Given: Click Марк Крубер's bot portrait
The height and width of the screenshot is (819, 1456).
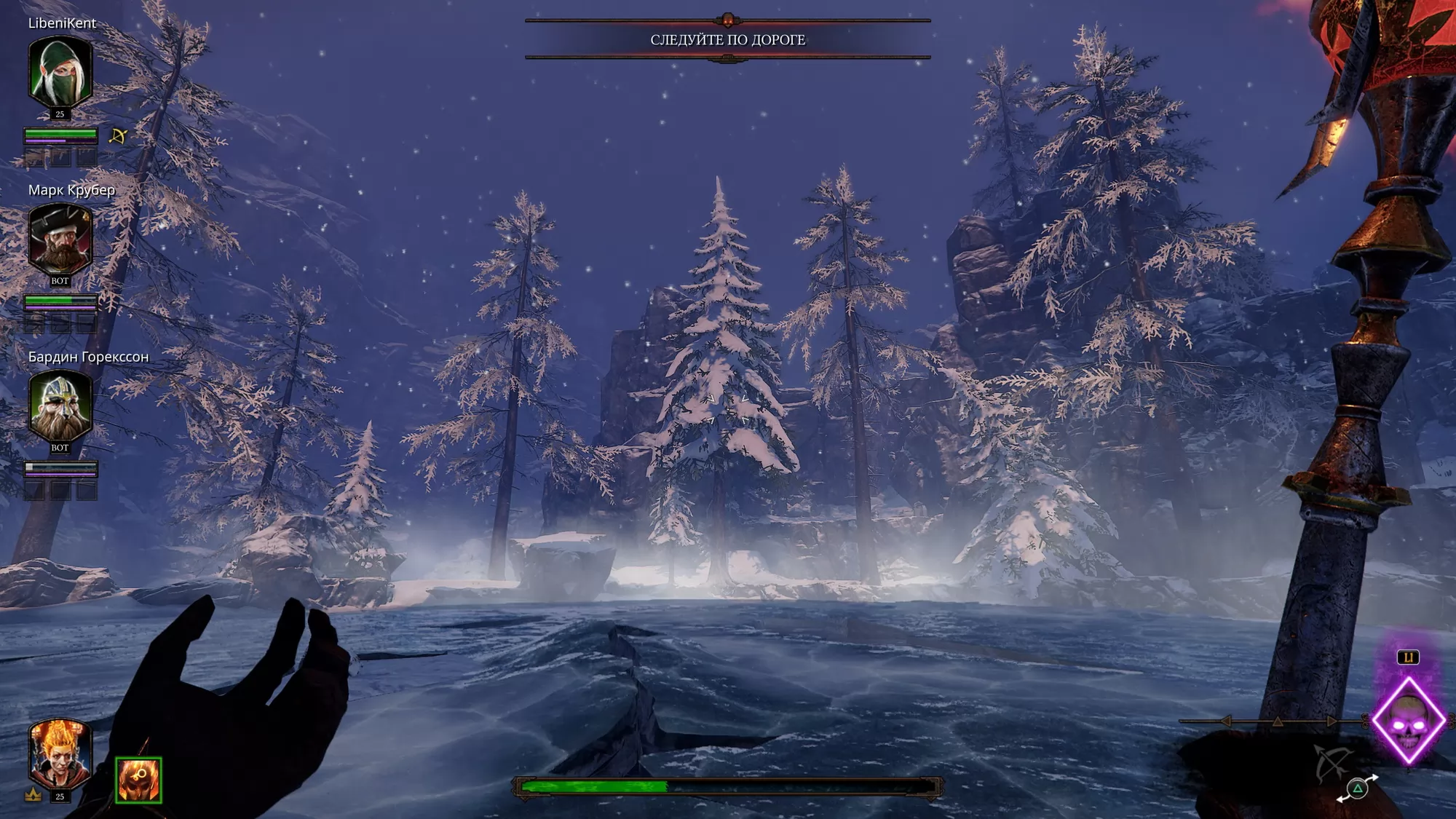Looking at the screenshot, I should (60, 239).
